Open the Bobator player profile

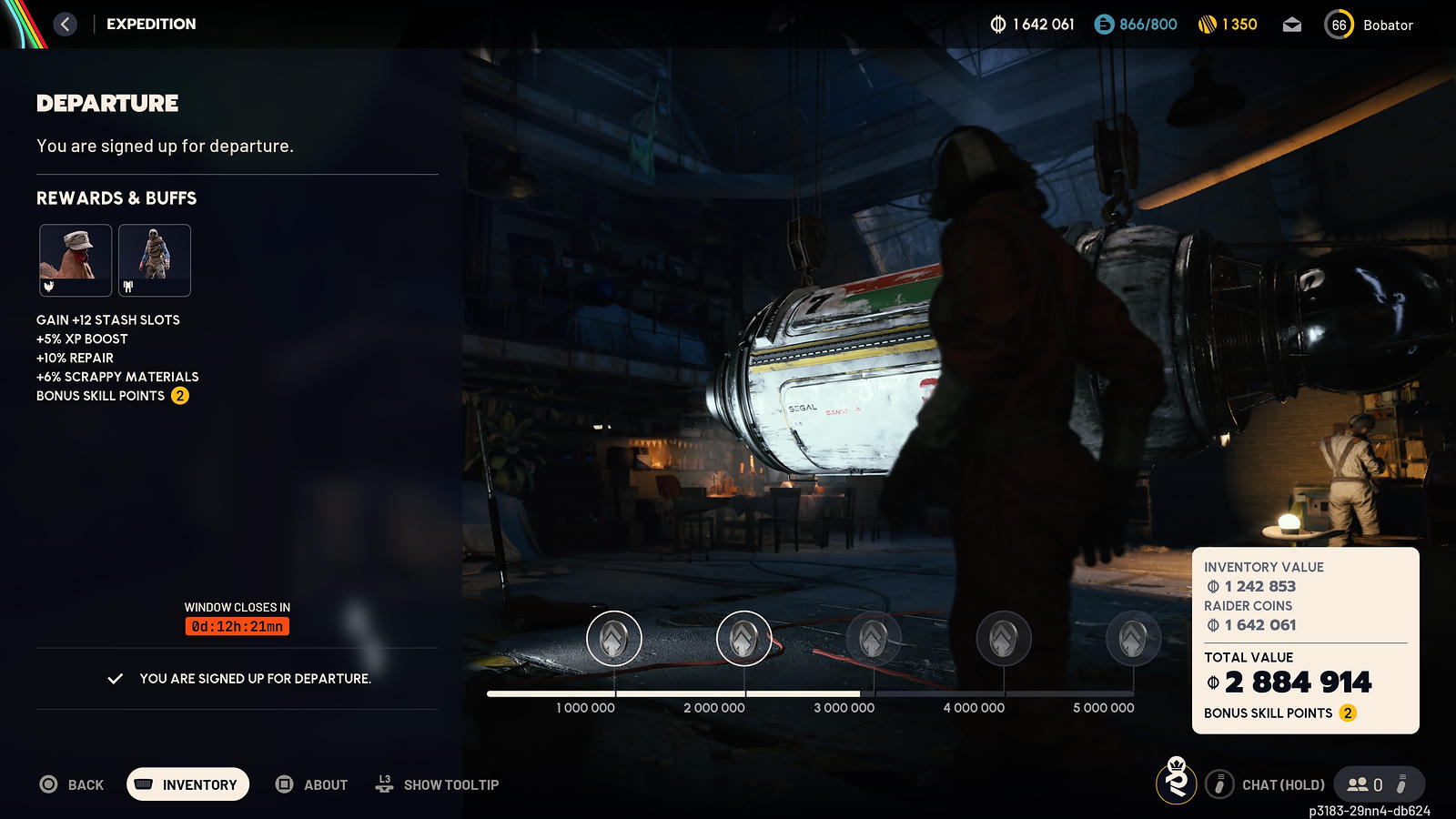(x=1370, y=25)
